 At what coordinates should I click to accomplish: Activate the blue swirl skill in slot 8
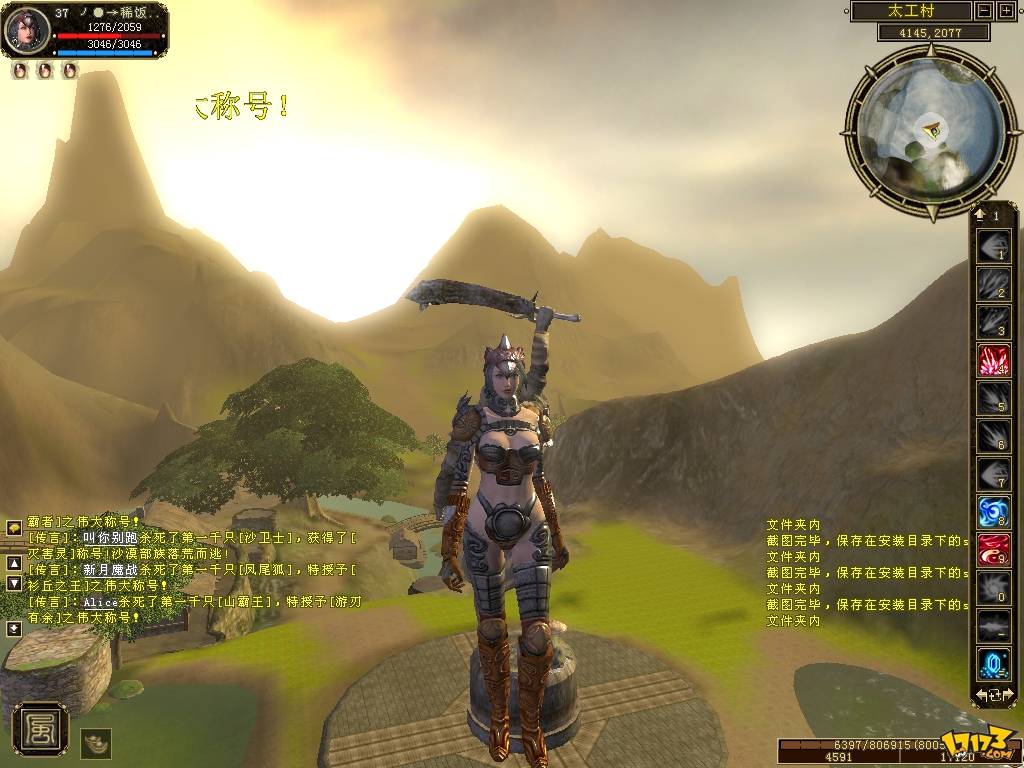point(993,512)
